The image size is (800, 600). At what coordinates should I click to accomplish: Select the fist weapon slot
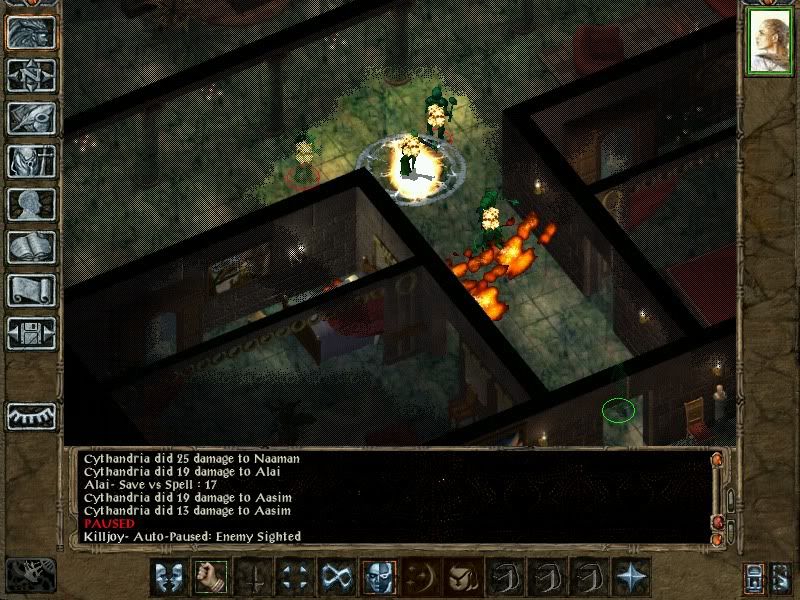click(x=208, y=577)
